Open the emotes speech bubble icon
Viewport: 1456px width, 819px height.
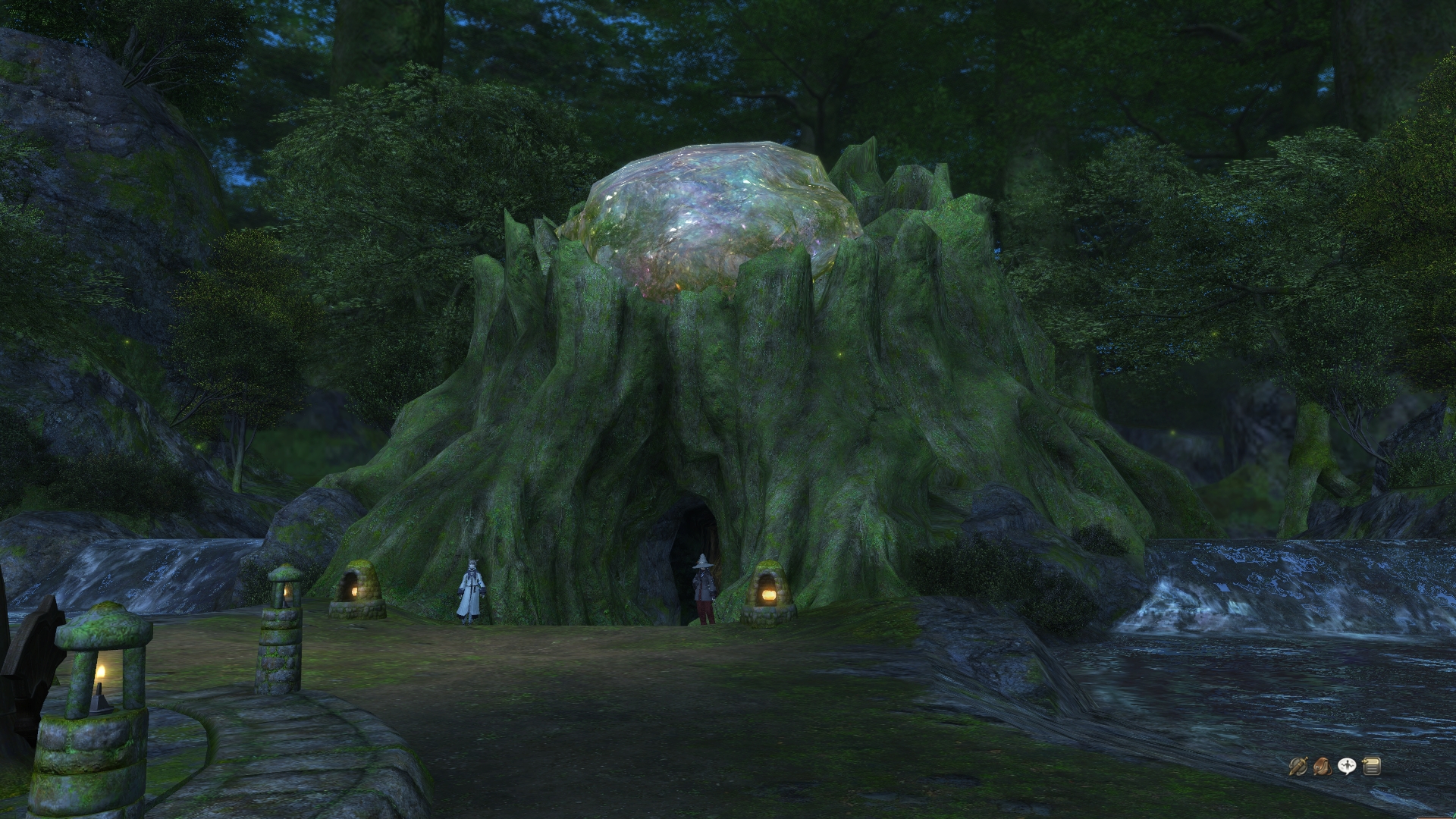point(1347,767)
